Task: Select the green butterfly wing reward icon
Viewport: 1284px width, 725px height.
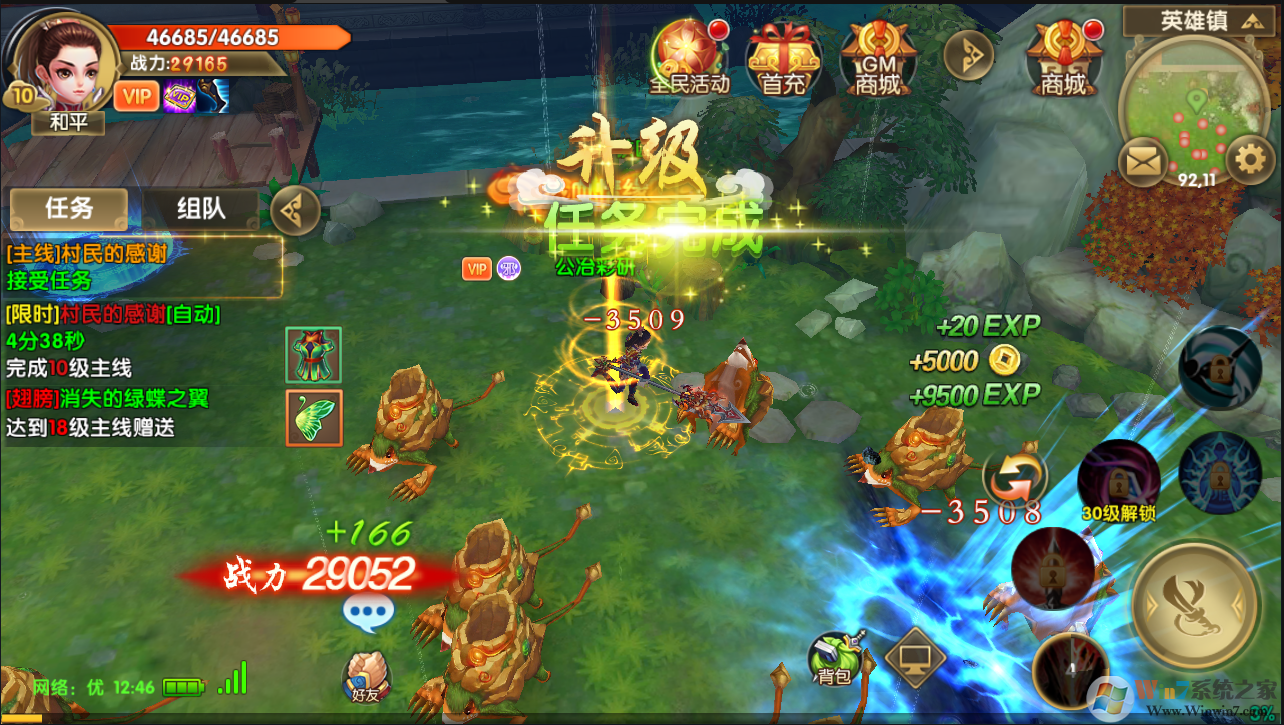Action: (313, 418)
